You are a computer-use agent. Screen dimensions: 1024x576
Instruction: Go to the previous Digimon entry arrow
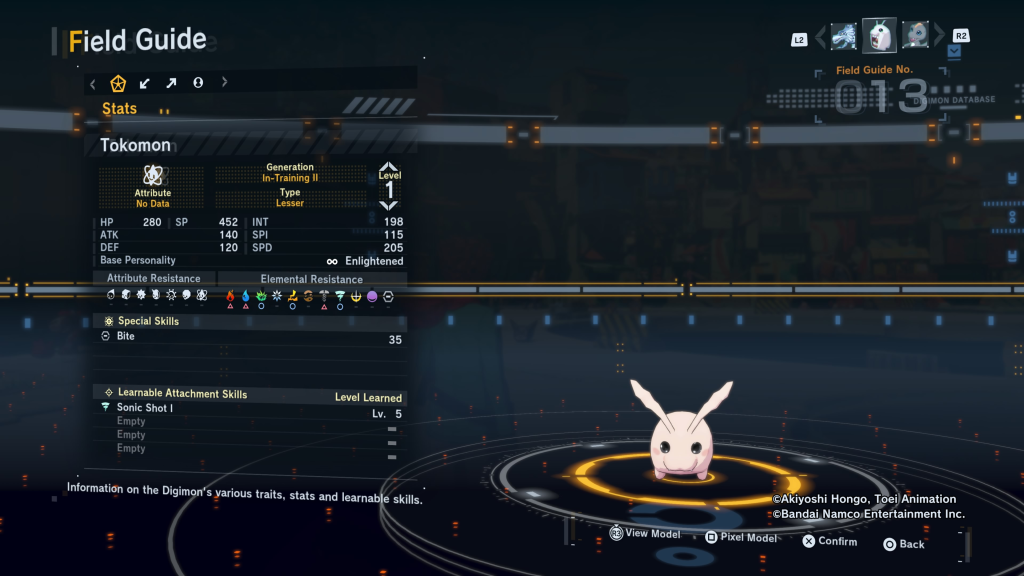pyautogui.click(x=821, y=38)
